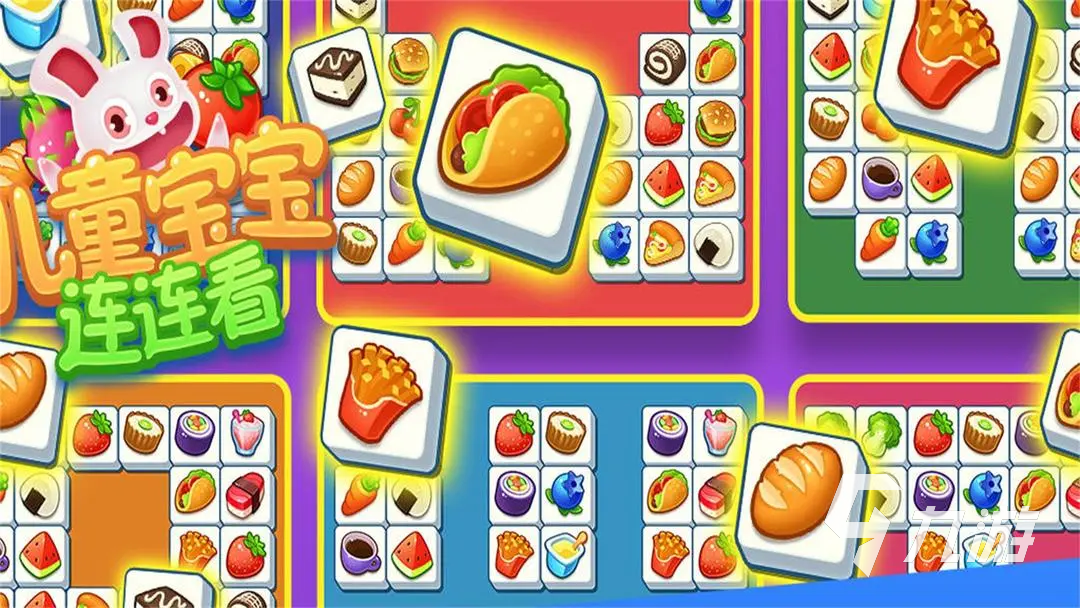Image resolution: width=1080 pixels, height=608 pixels.
Task: Choose the coffee cup tile on the green board
Action: [881, 182]
